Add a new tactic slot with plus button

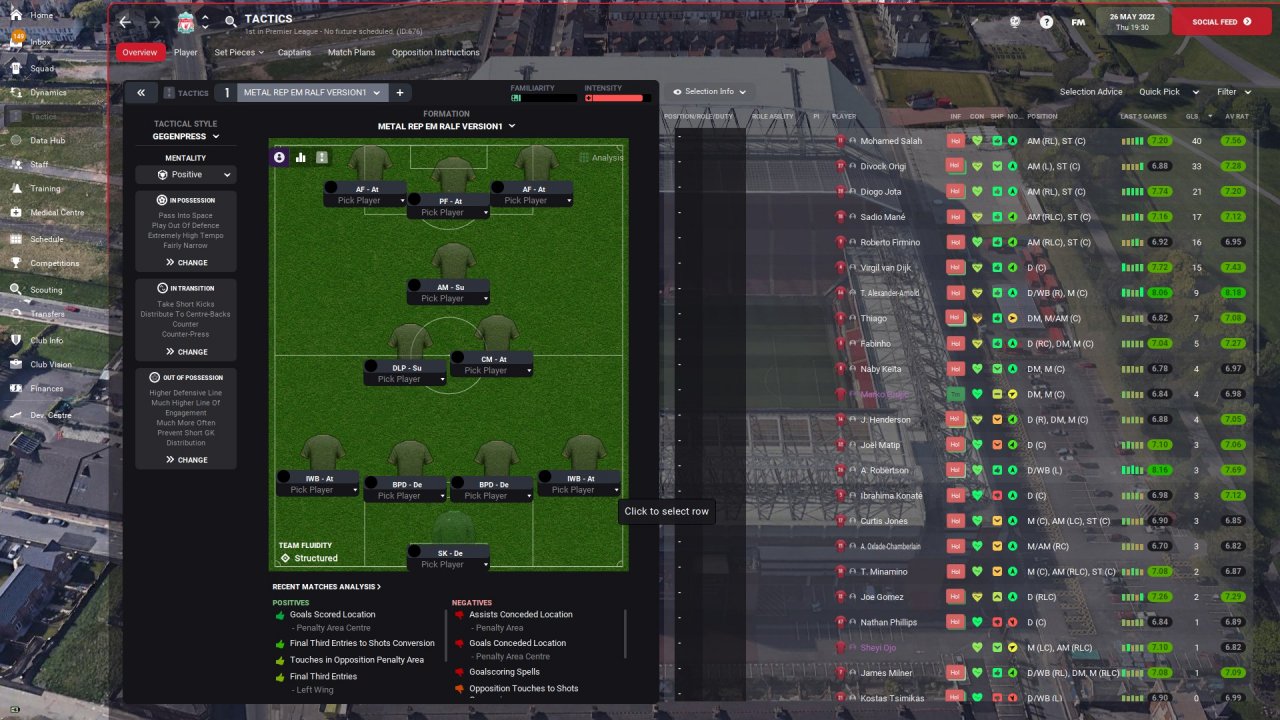pyautogui.click(x=400, y=93)
